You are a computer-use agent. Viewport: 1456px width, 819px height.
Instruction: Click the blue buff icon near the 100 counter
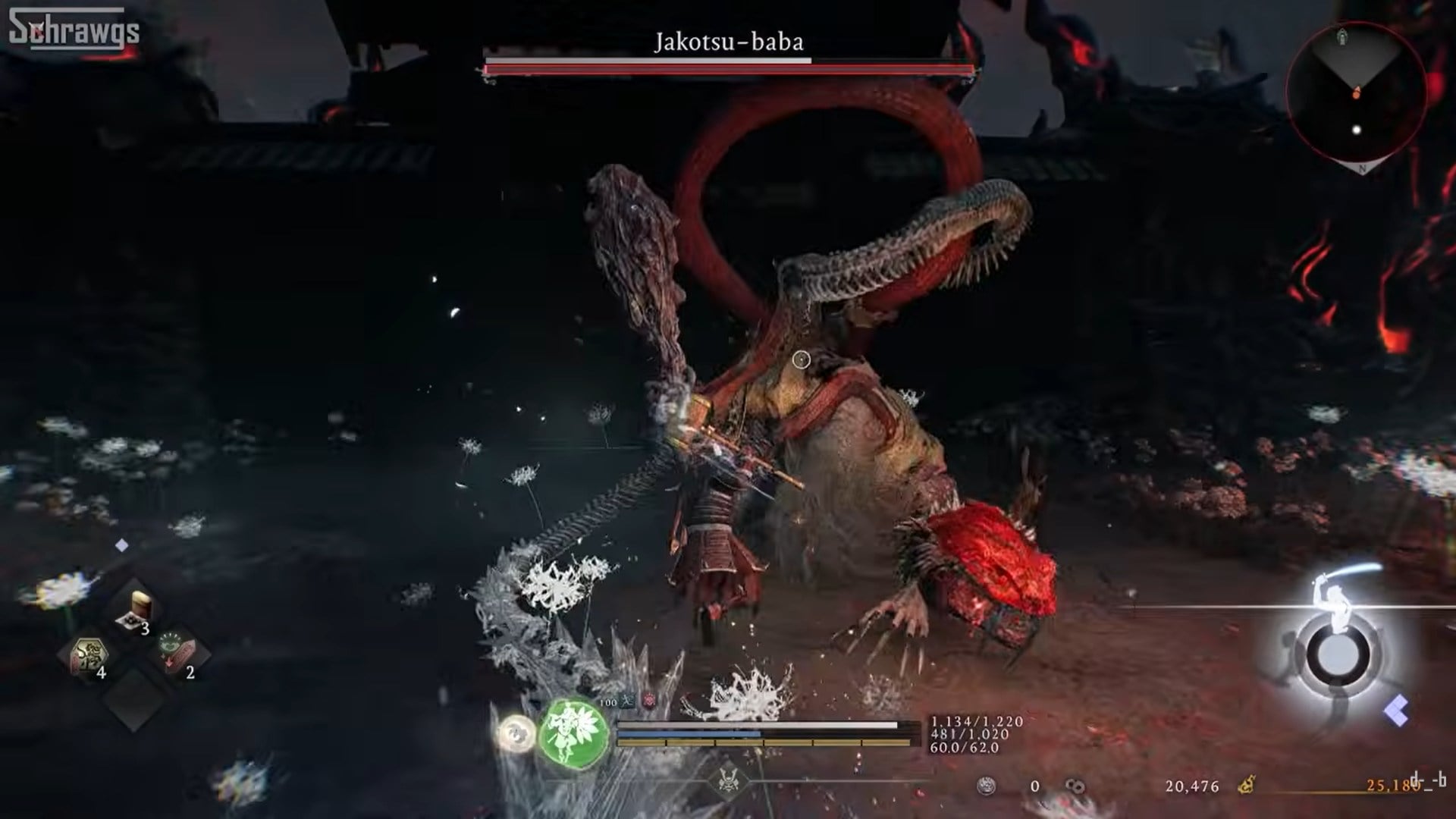[x=627, y=701]
